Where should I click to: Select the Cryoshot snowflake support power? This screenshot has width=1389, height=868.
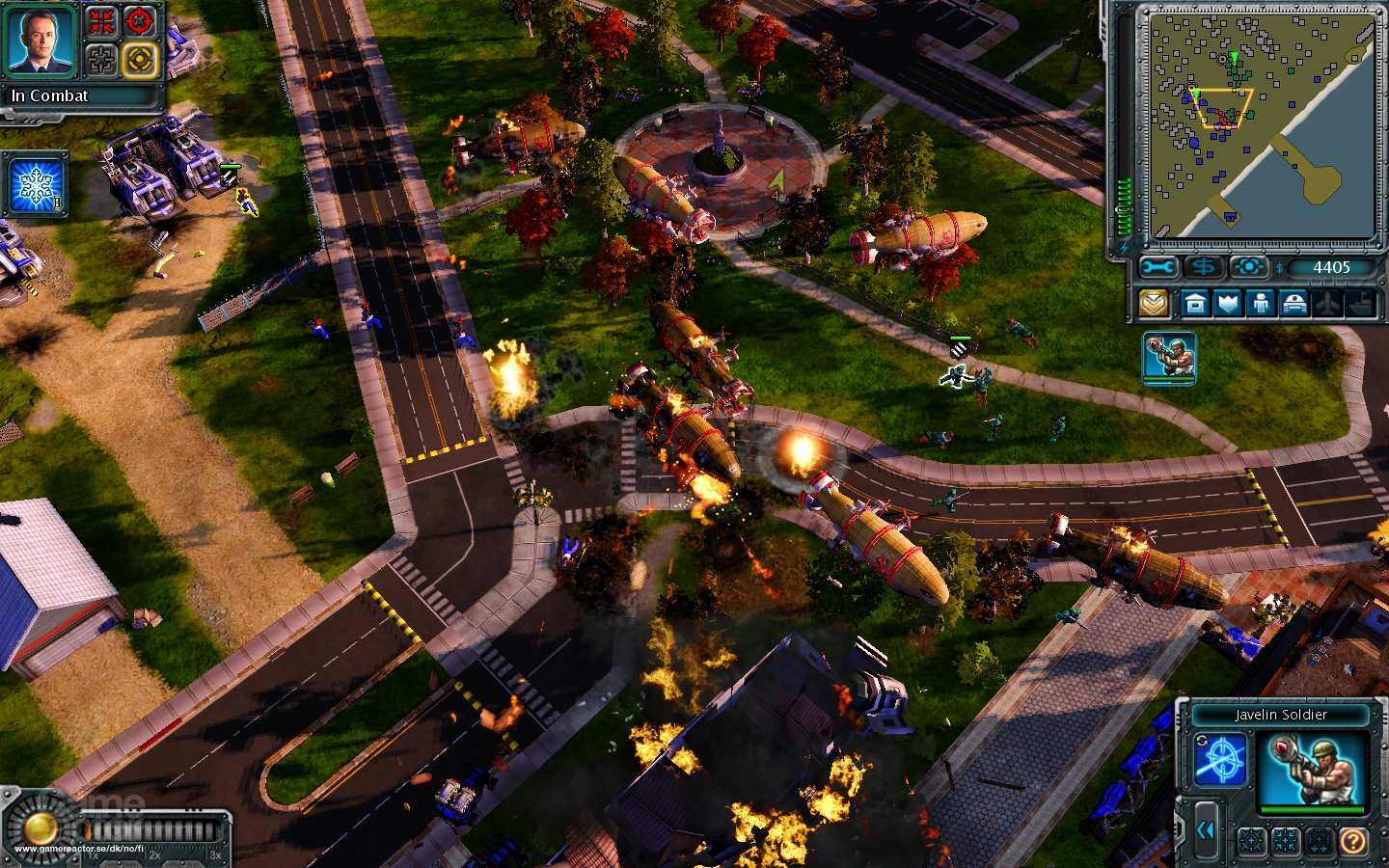(35, 188)
